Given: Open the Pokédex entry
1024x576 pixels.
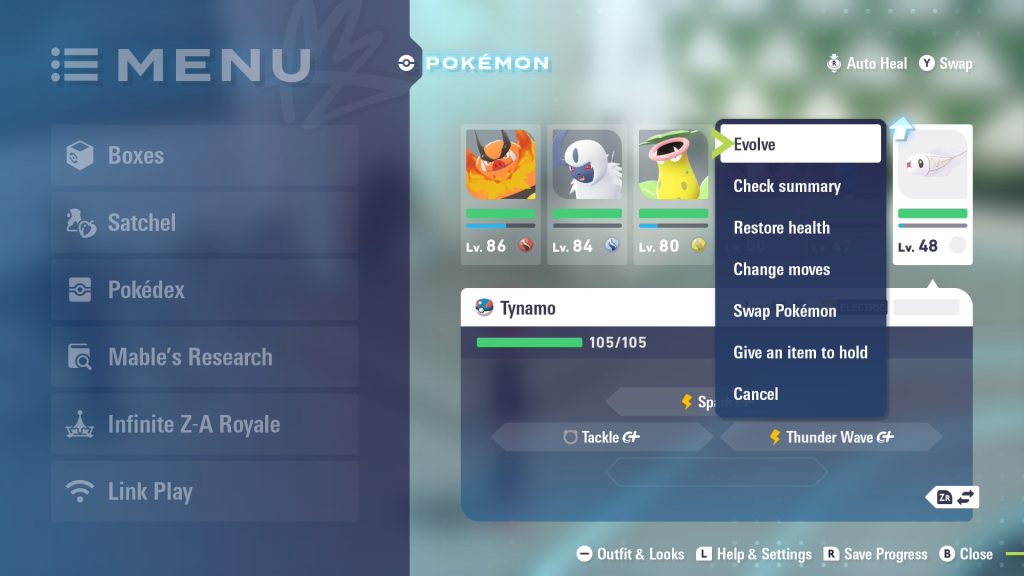Looking at the screenshot, I should pyautogui.click(x=204, y=290).
